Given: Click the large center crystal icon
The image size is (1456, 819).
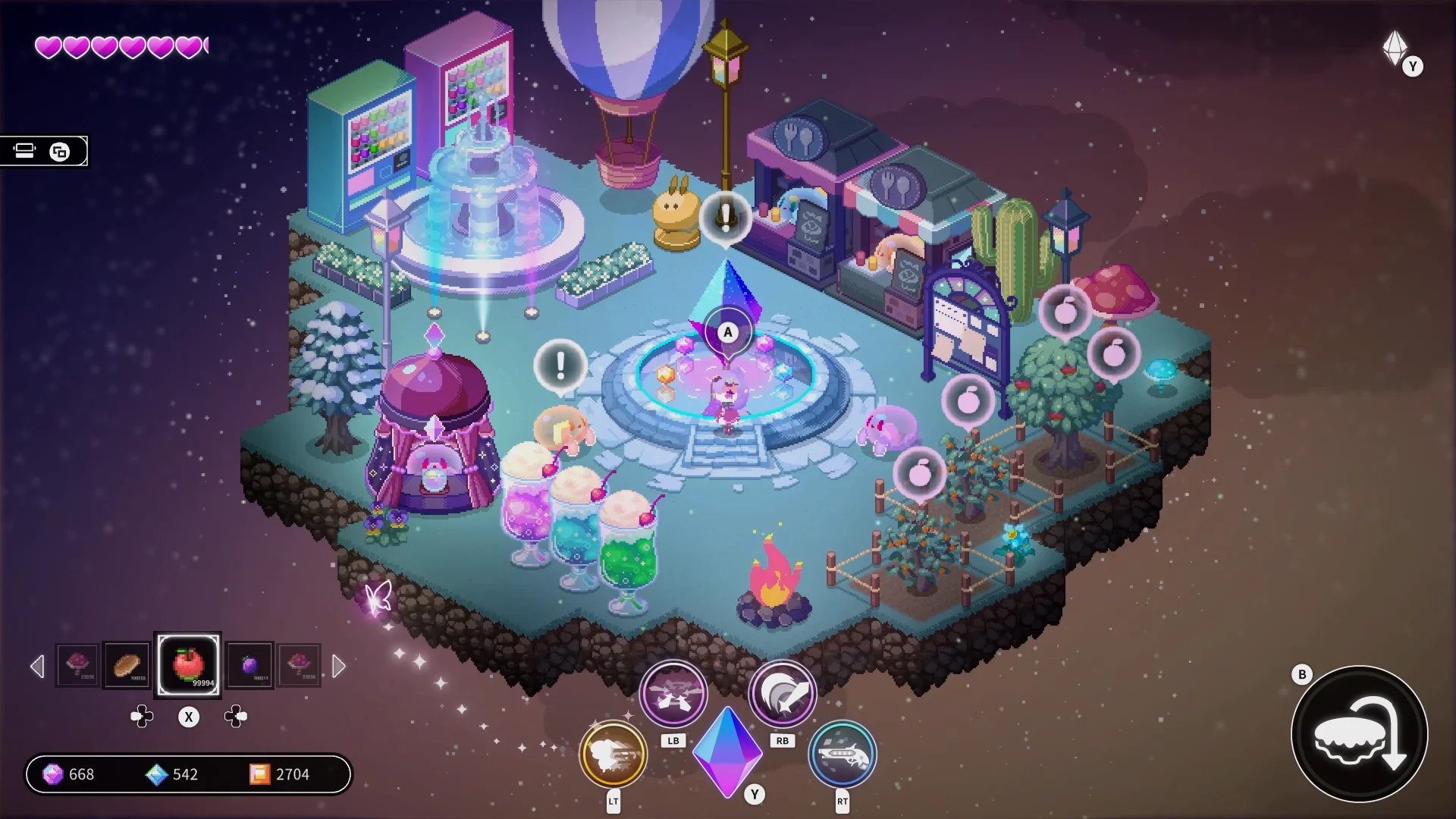Looking at the screenshot, I should point(726,751).
